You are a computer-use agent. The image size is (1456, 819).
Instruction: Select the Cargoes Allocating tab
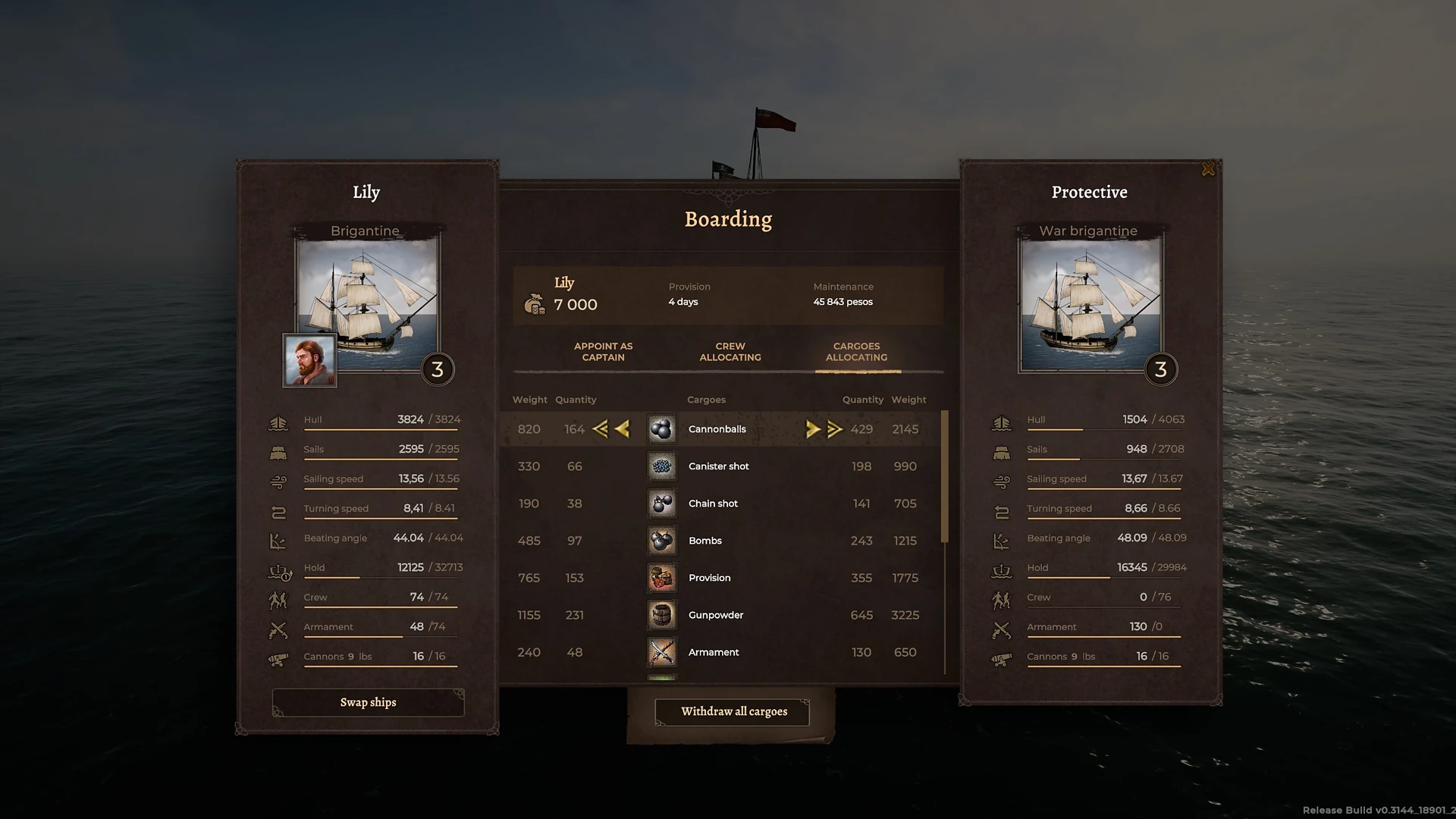click(857, 351)
